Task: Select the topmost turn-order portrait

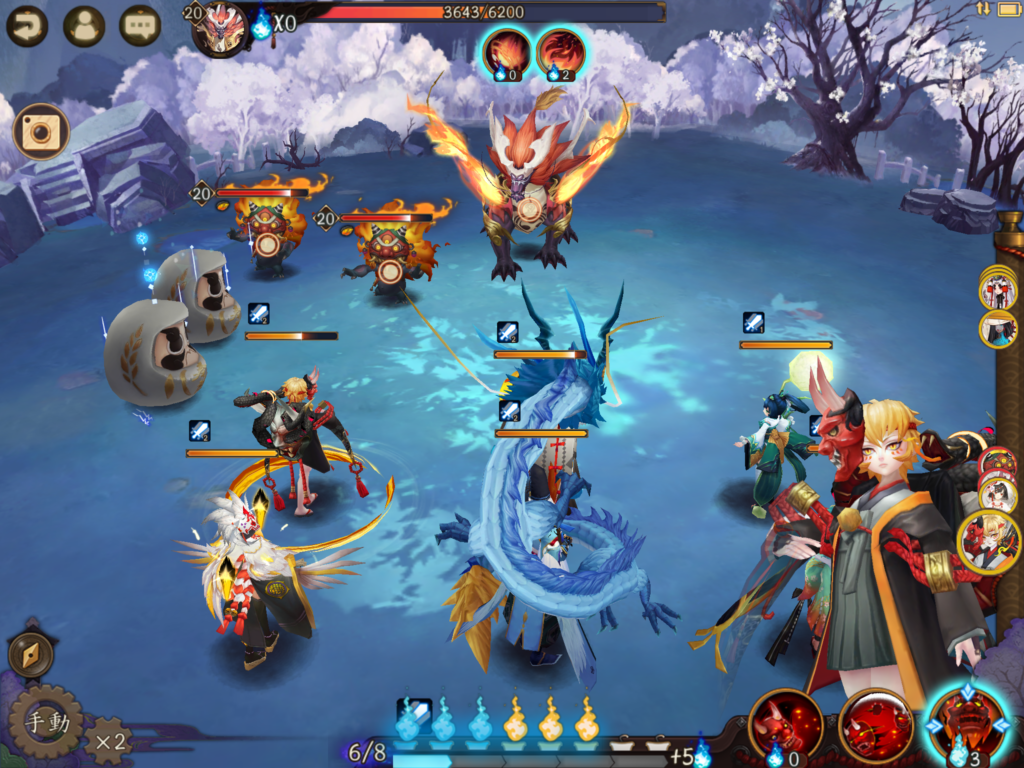Action: pos(997,290)
